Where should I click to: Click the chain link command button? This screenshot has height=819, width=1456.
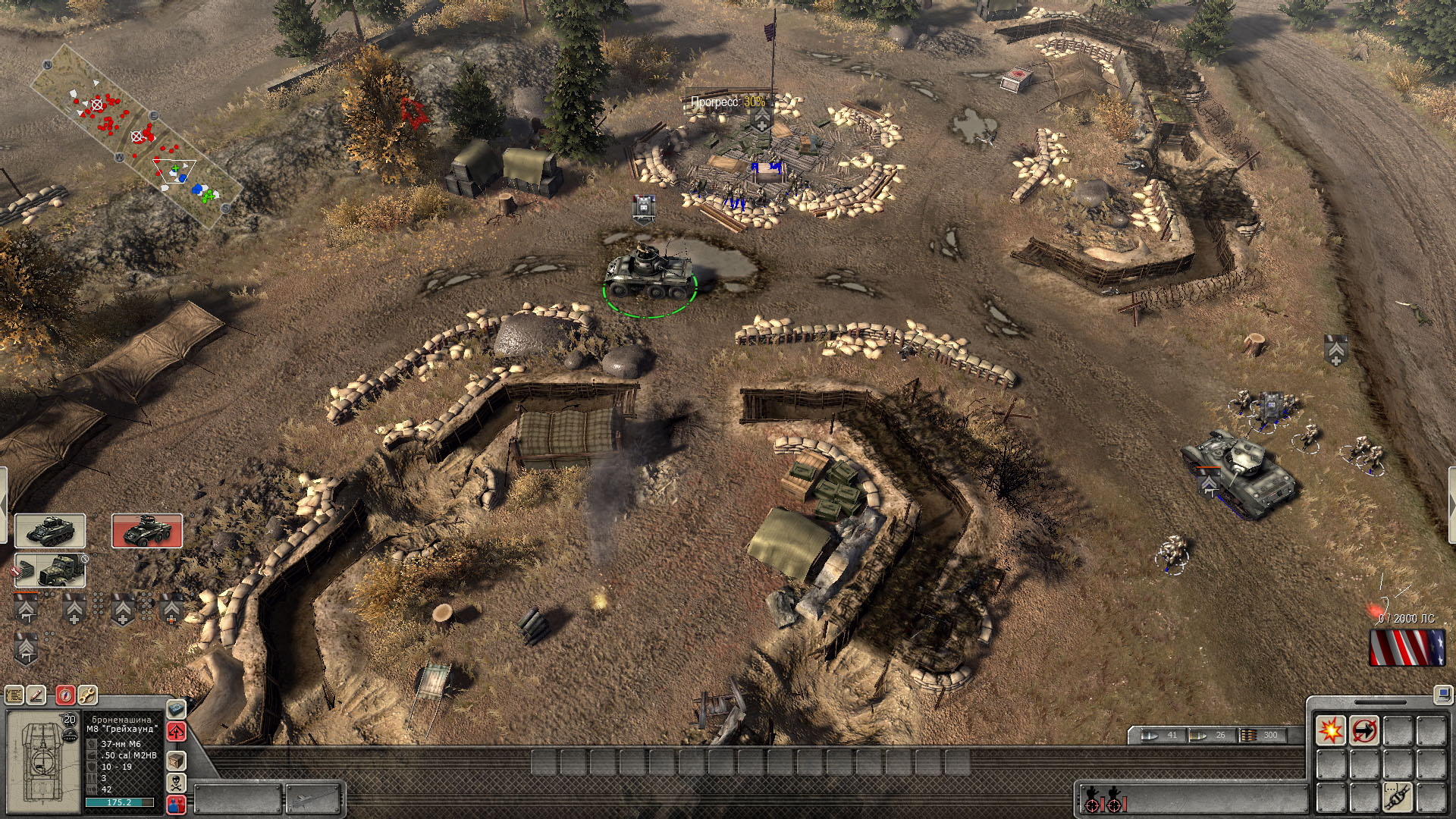click(x=1397, y=796)
